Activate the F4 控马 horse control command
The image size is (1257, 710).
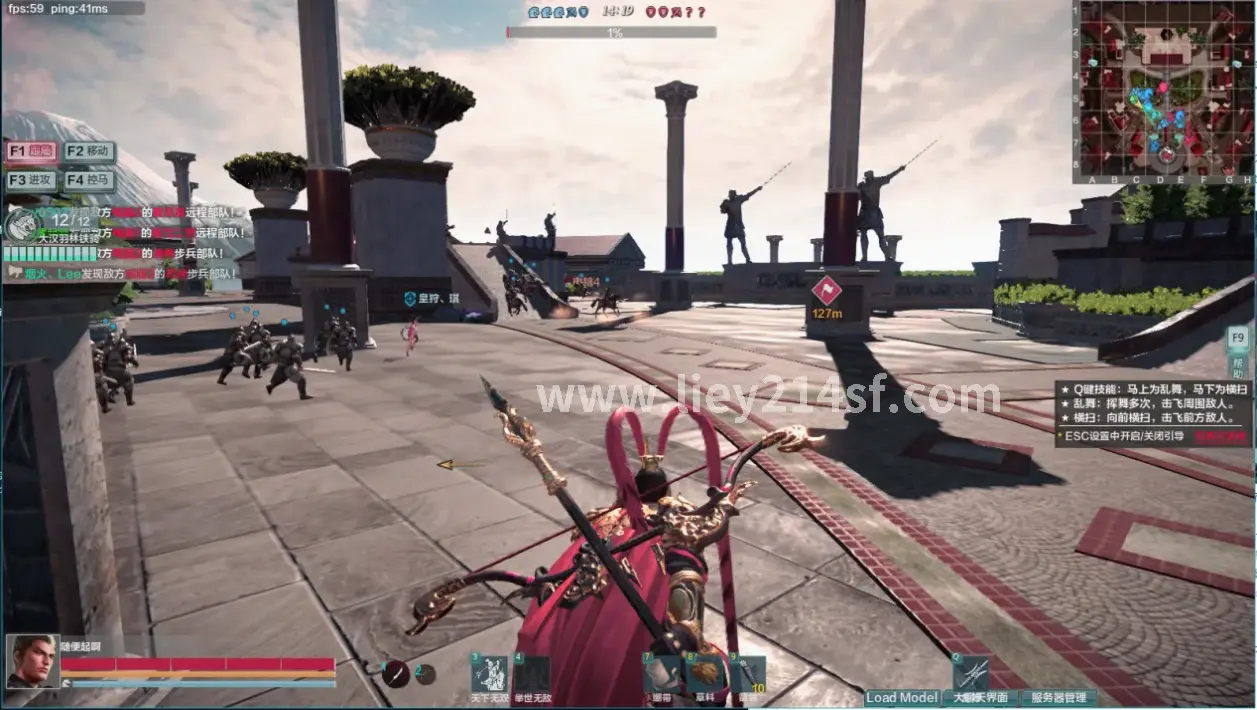[89, 181]
